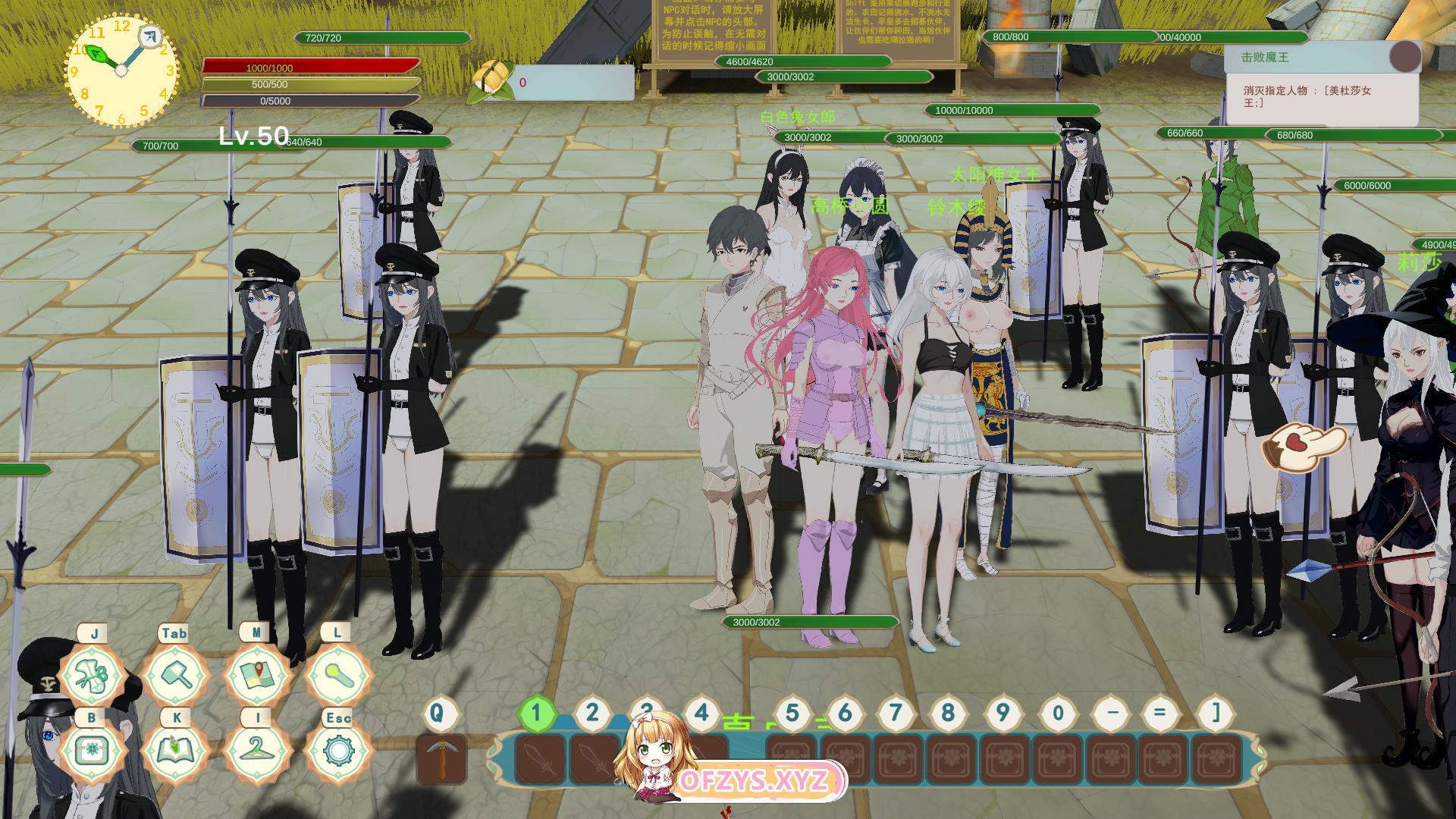This screenshot has height=819, width=1456.
Task: Click the analog clock in the corner
Action: coord(121,71)
